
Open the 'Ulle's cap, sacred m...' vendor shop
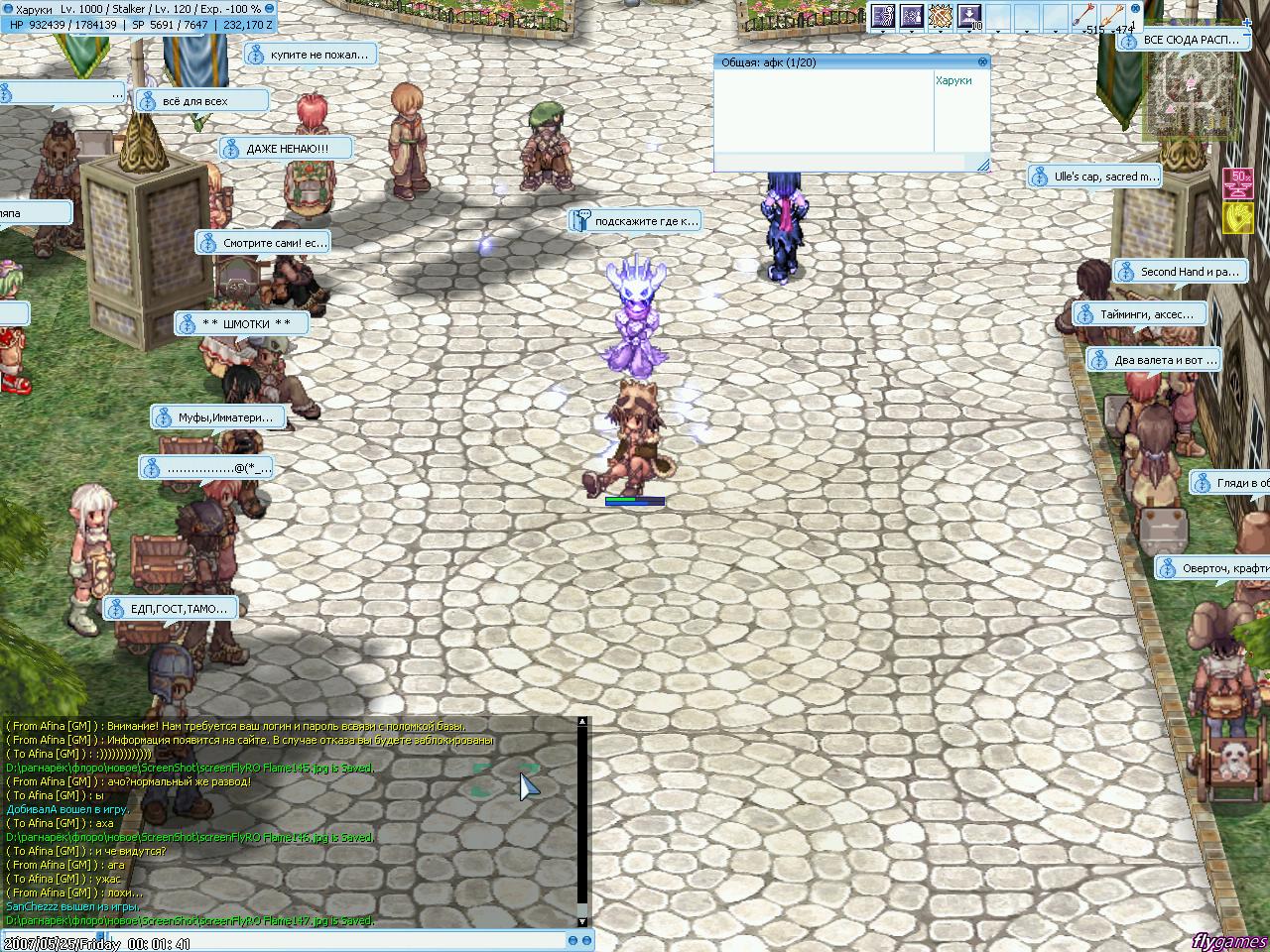point(1096,177)
